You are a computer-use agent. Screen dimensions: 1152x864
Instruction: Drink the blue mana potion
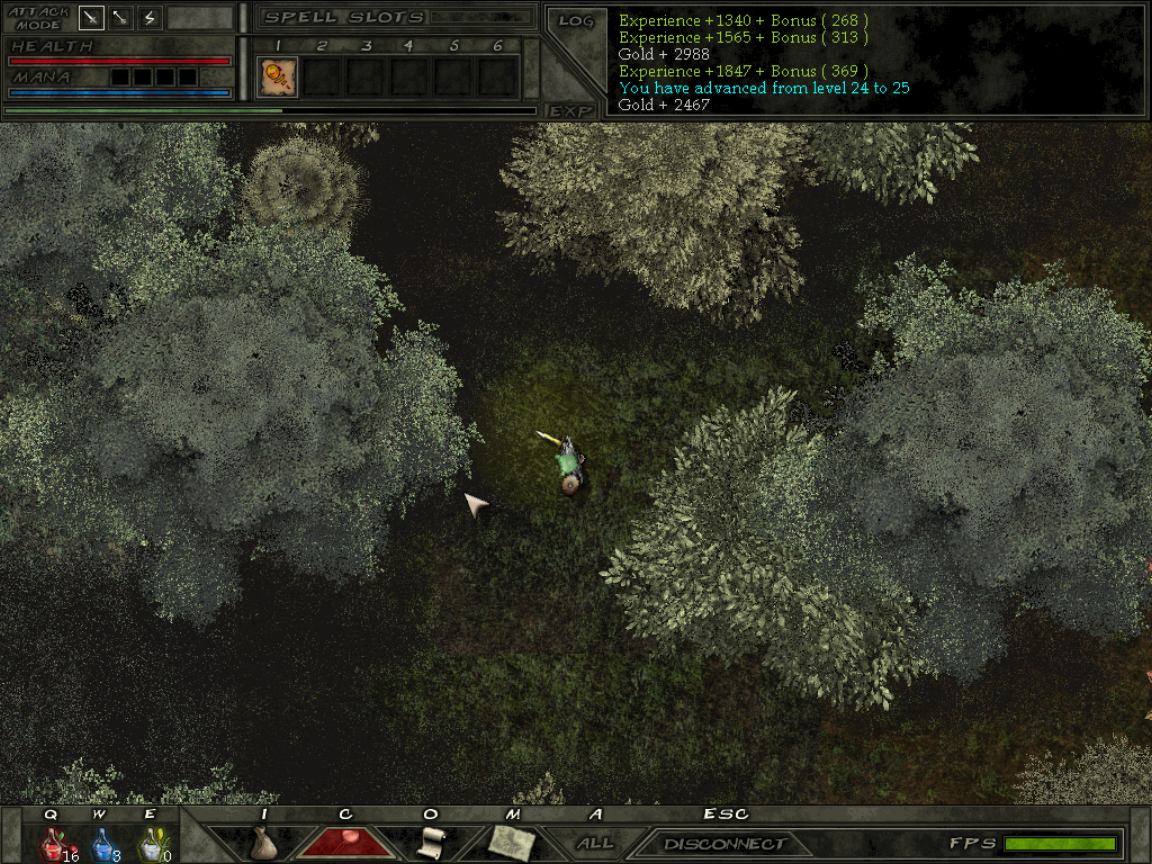click(104, 845)
